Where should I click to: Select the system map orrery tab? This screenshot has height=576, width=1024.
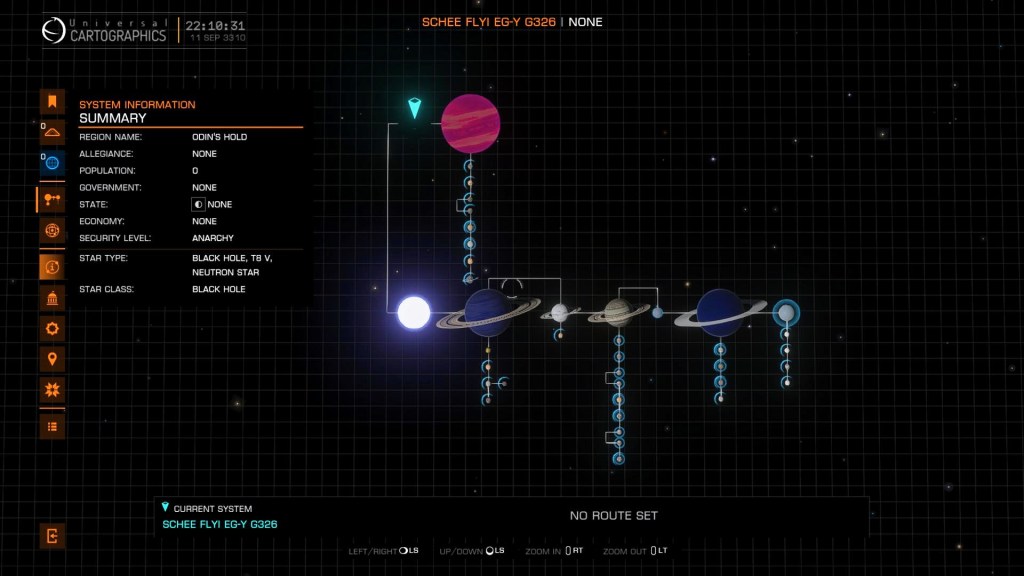click(x=52, y=200)
